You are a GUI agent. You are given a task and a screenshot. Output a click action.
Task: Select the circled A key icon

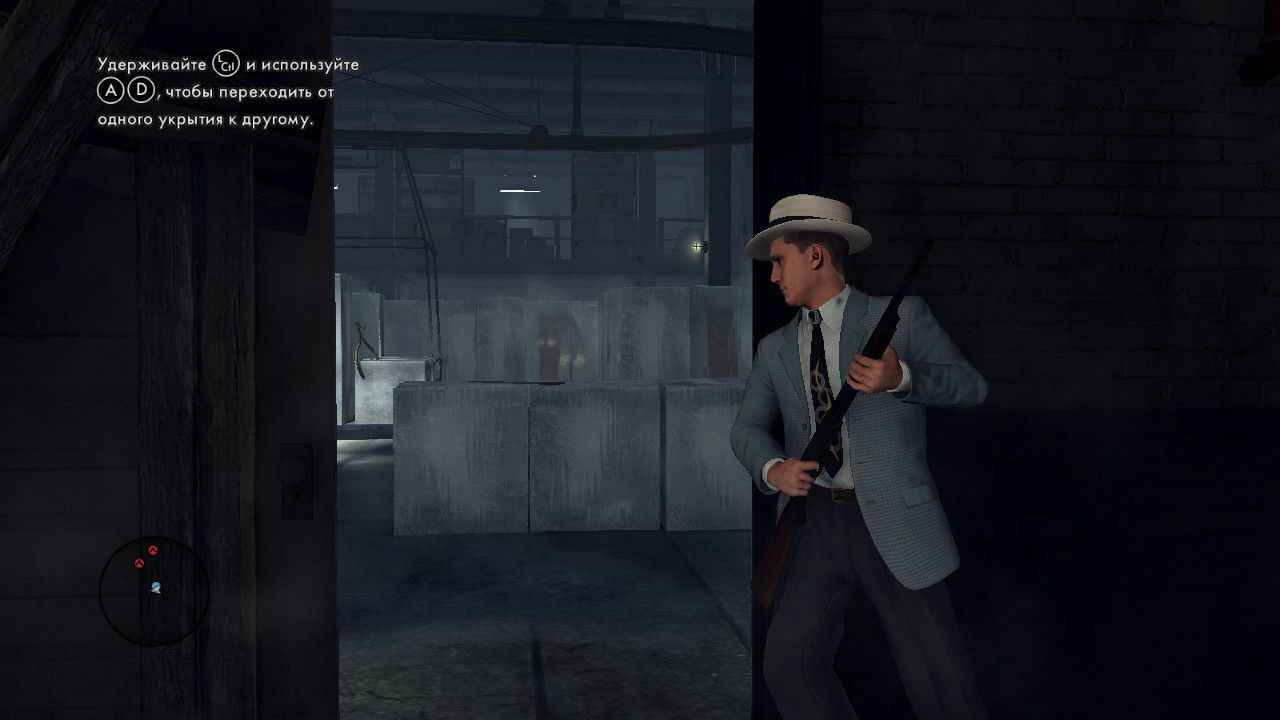(110, 90)
